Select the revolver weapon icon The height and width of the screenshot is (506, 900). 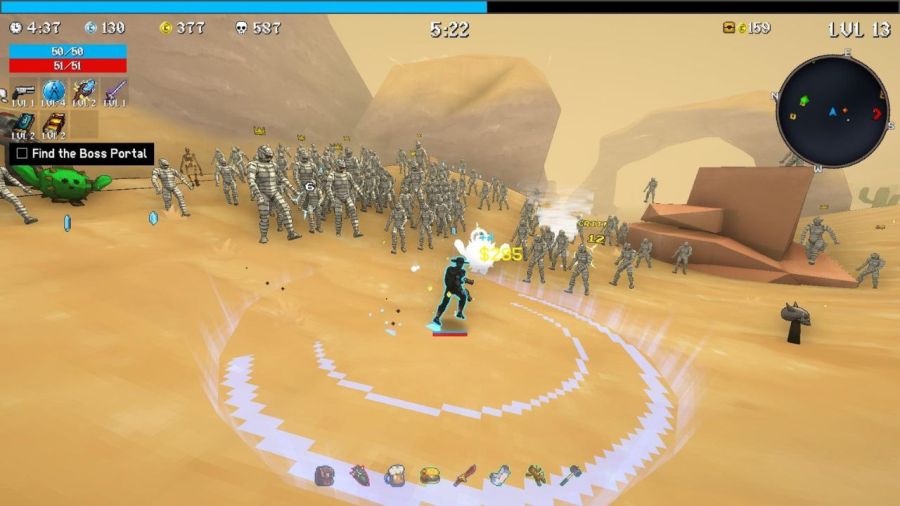point(24,92)
